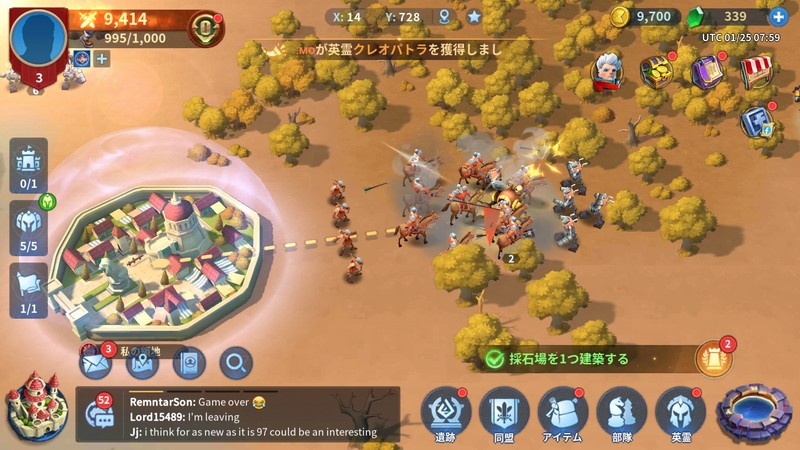Open the アイテム items menu
800x450 pixels.
pos(563,411)
